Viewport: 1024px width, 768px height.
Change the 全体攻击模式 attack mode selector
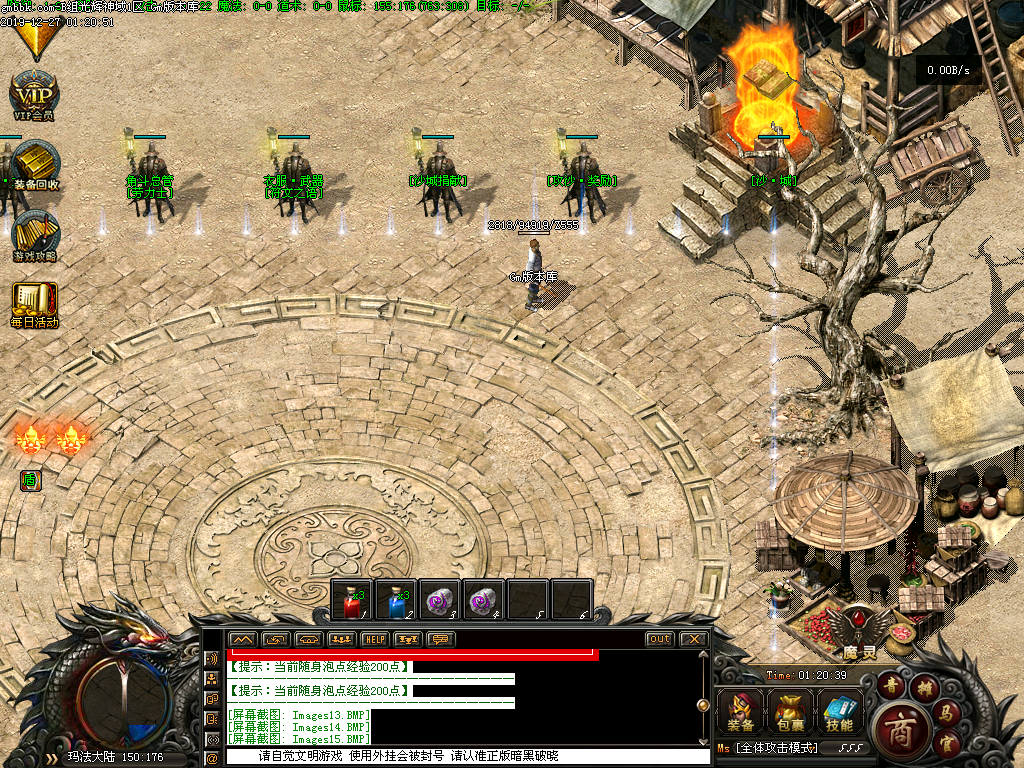pyautogui.click(x=776, y=748)
